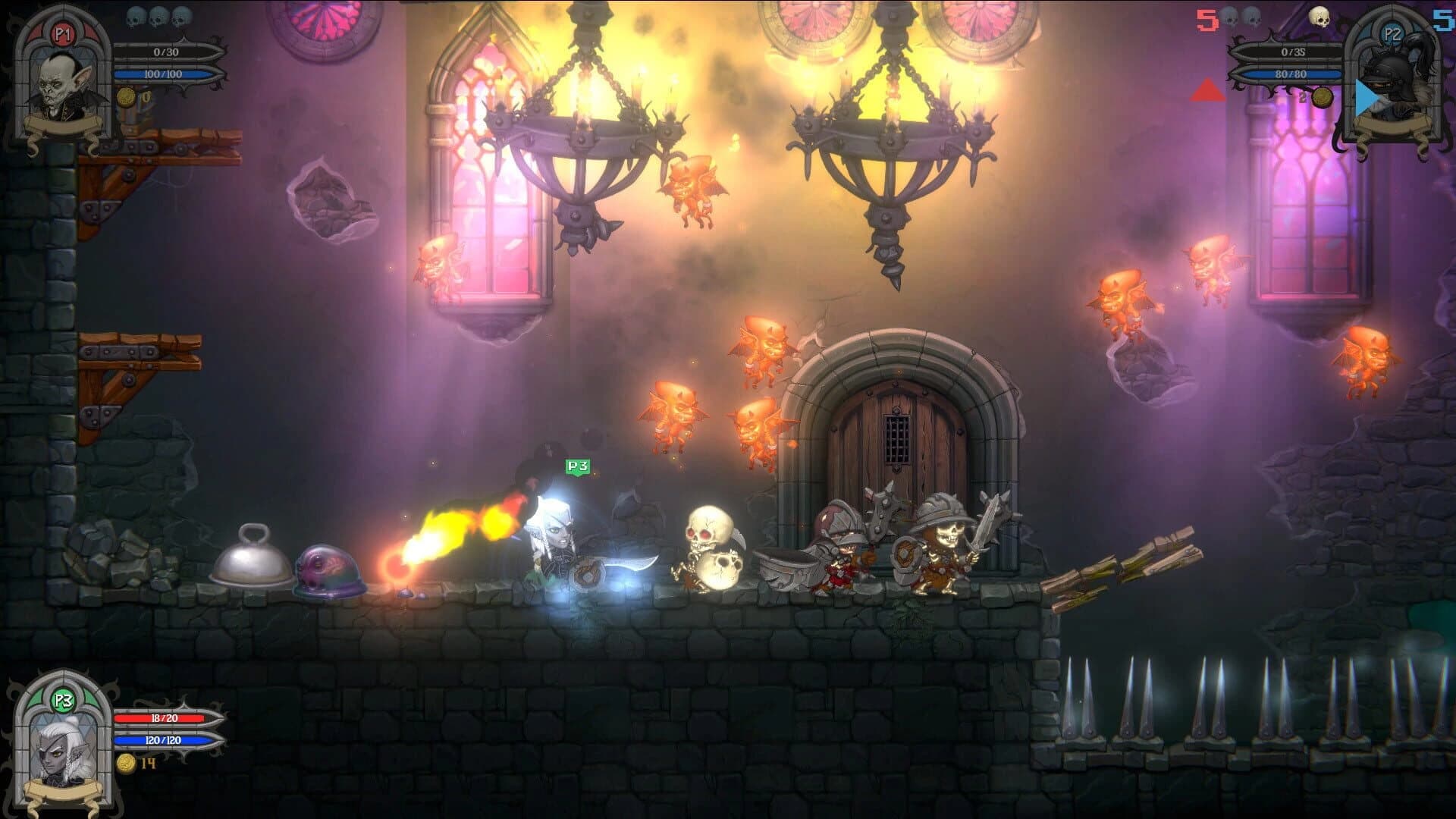Screen dimensions: 1456x819
Task: Click the gold coin icon beside P1's count
Action: [x=126, y=97]
